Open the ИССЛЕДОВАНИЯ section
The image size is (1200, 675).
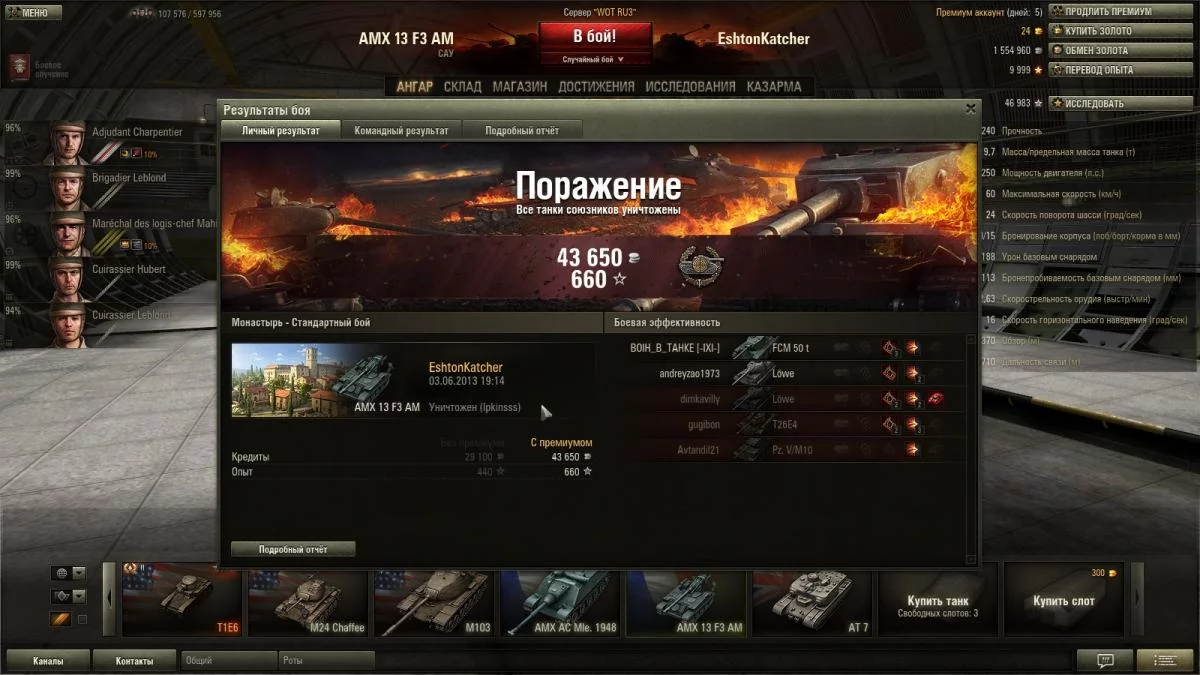pos(690,87)
